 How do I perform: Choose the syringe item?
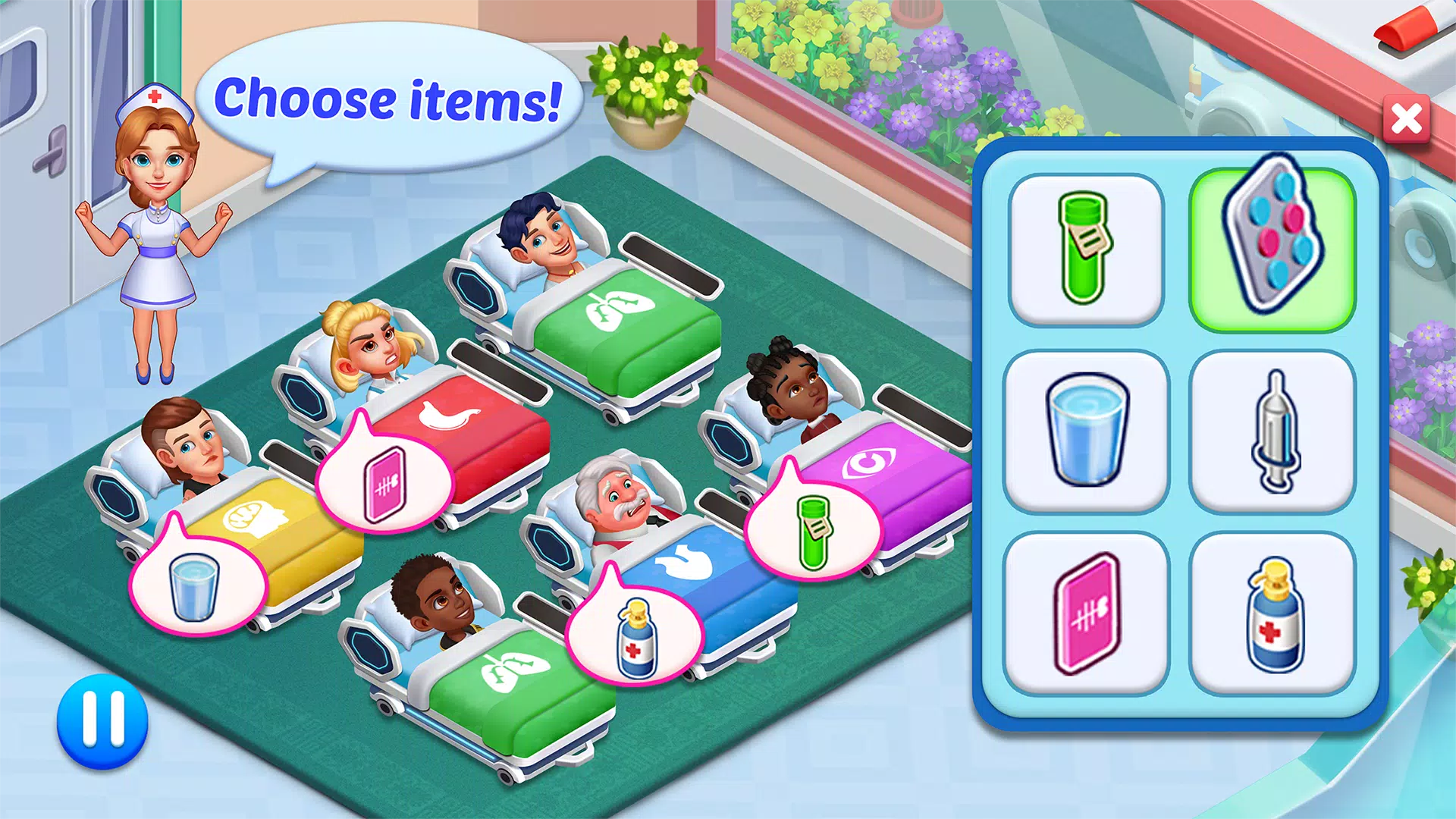tap(1273, 431)
